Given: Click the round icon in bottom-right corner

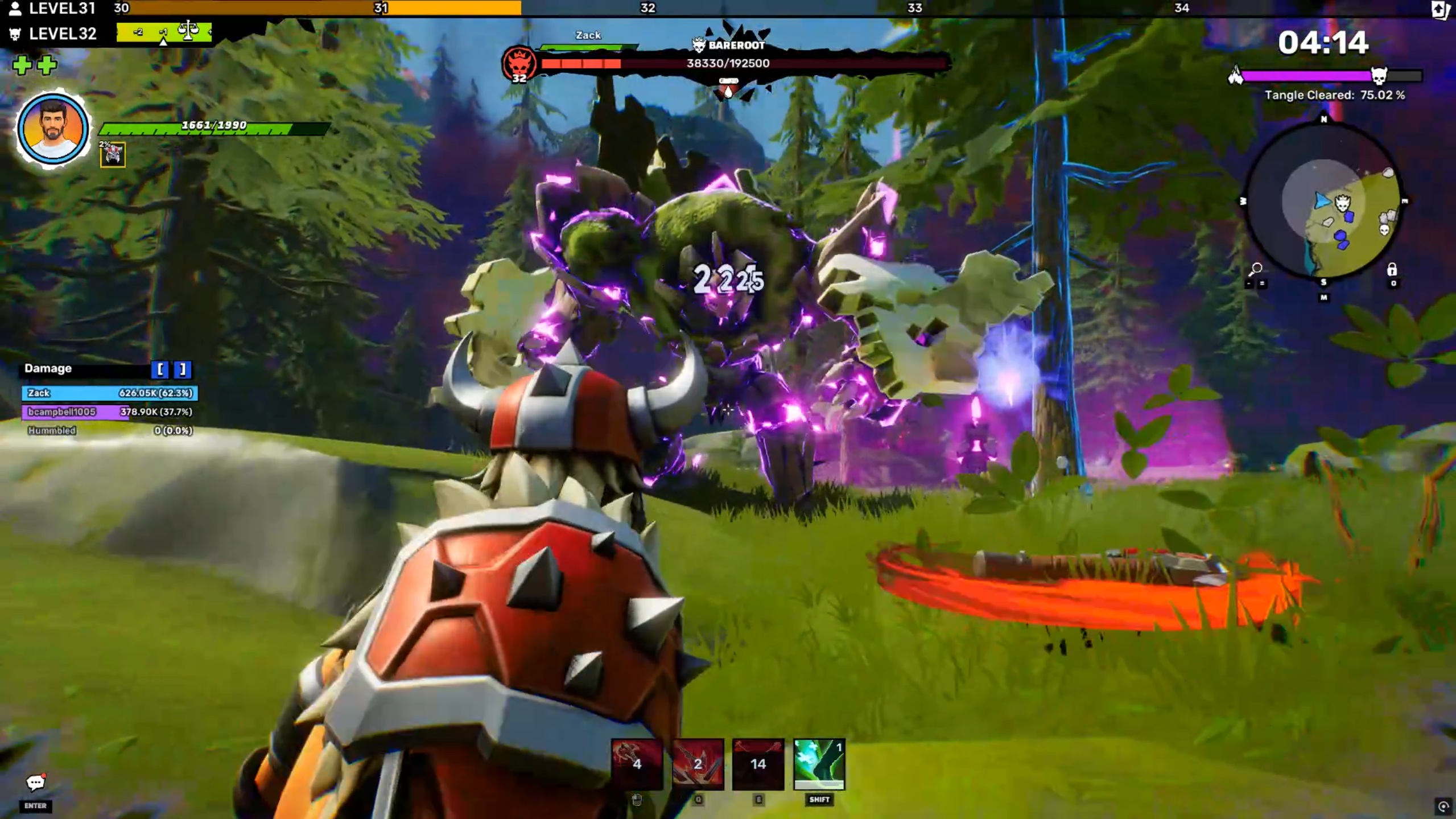Looking at the screenshot, I should click(x=1443, y=806).
